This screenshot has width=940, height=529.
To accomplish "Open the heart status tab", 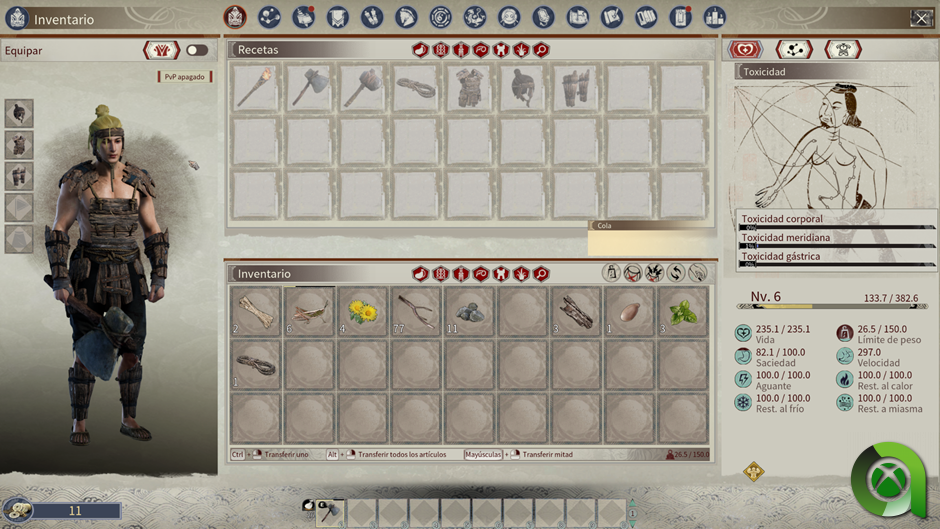I will (x=745, y=50).
